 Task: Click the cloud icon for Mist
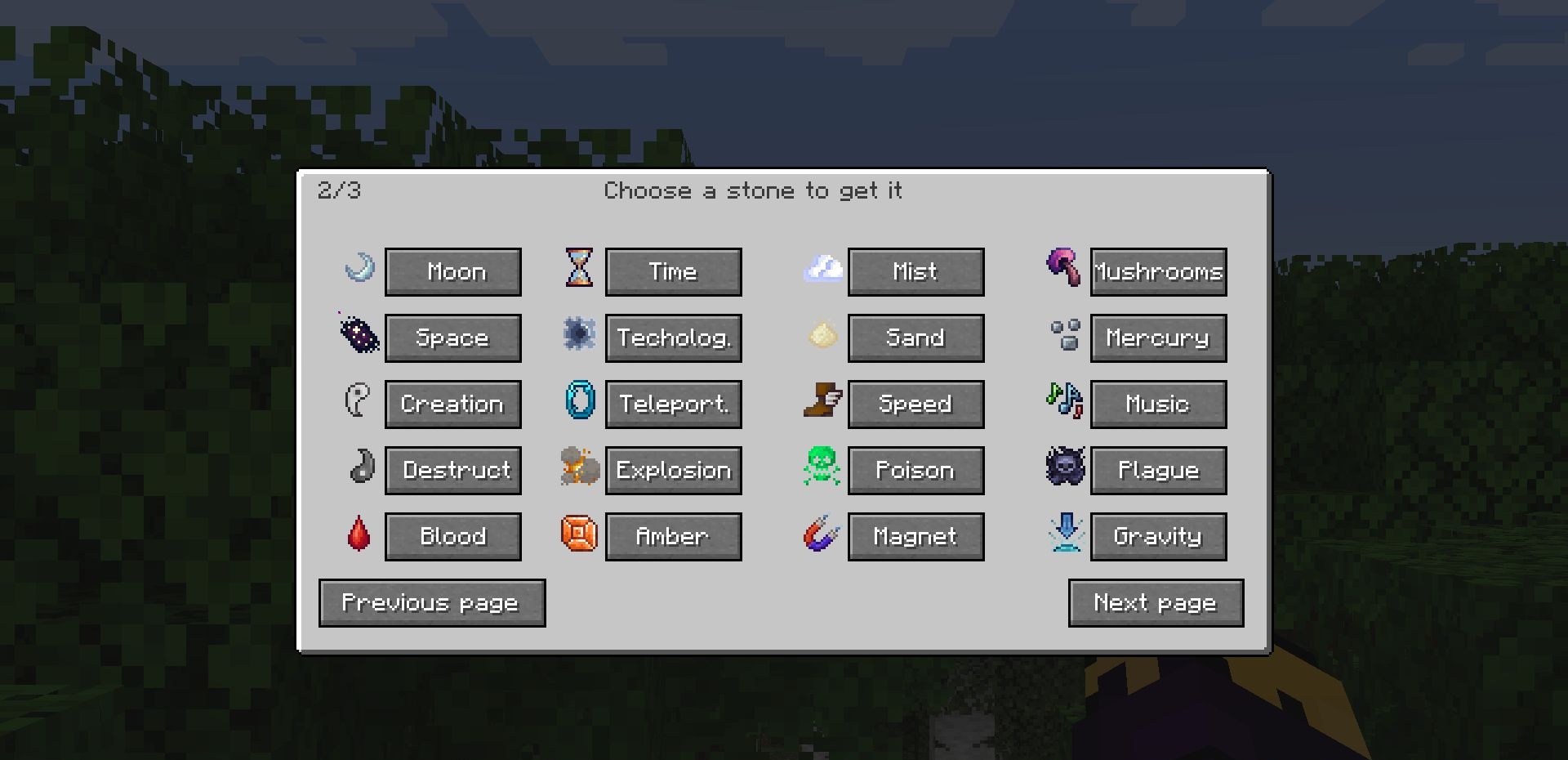(x=823, y=268)
